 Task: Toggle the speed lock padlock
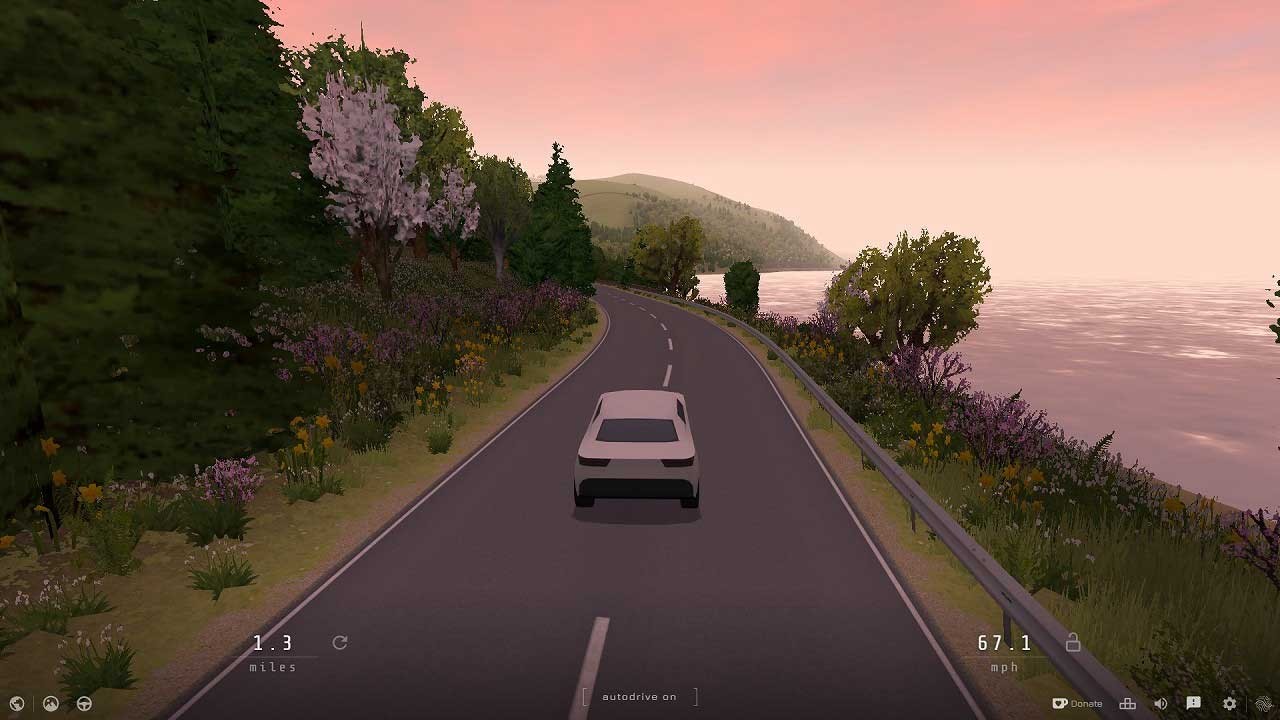point(1072,643)
